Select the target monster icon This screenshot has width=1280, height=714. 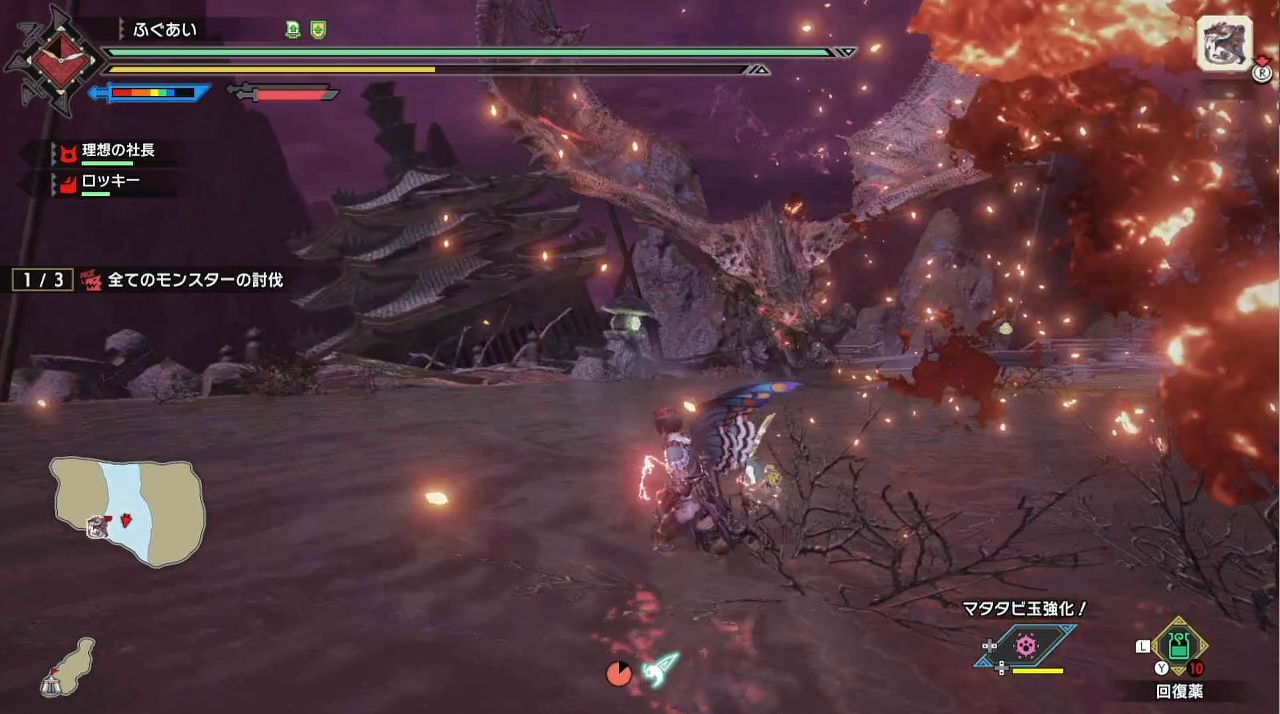[1223, 43]
